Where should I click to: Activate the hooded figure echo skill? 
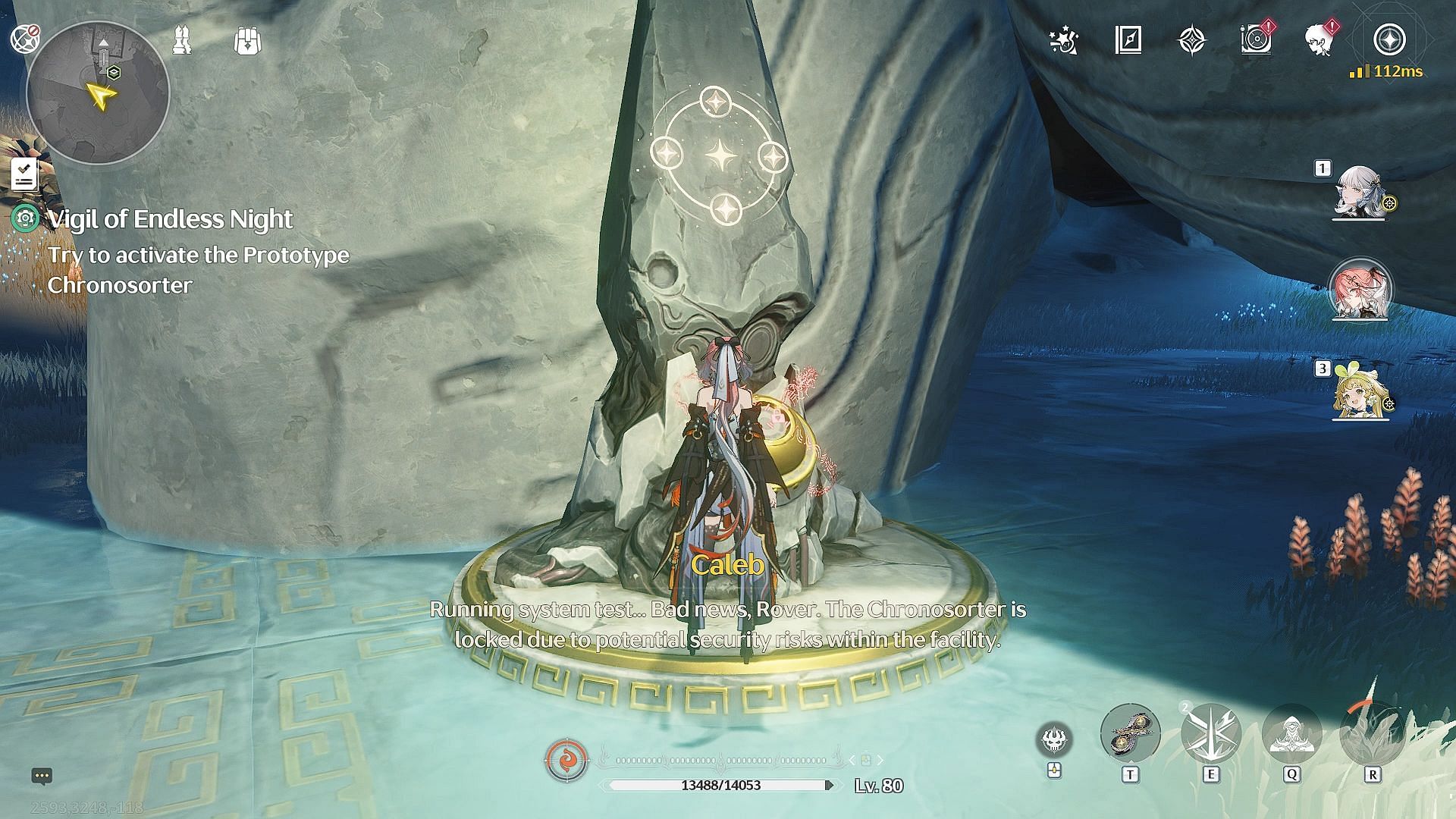pyautogui.click(x=1291, y=734)
